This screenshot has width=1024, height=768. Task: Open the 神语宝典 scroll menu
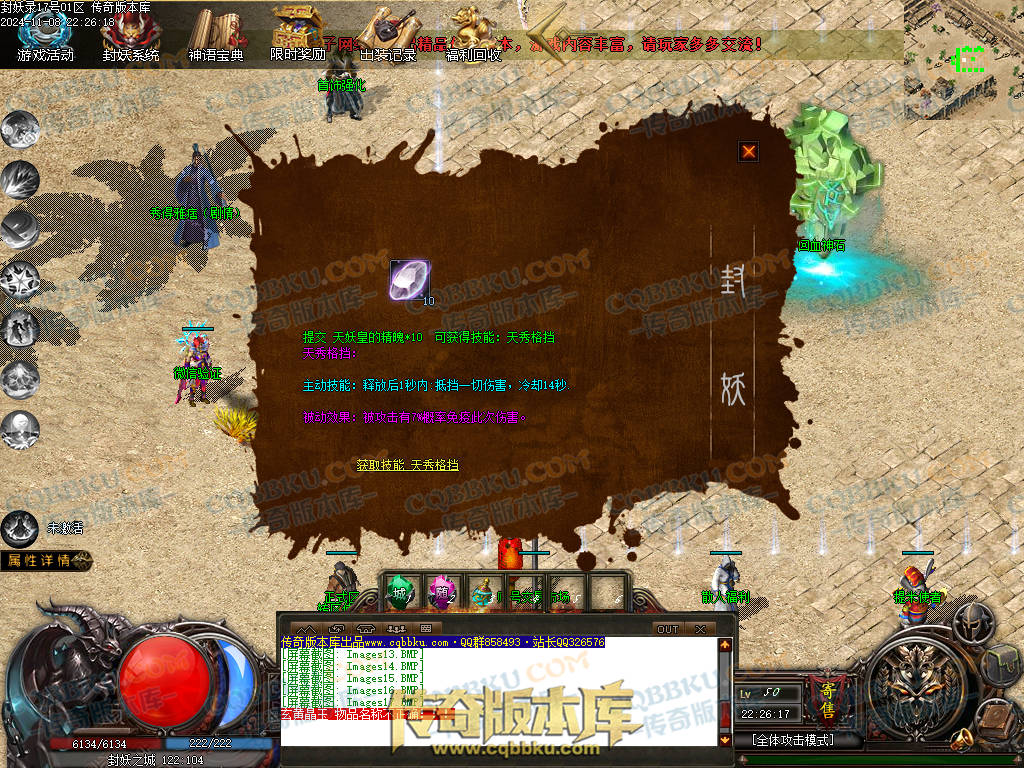pyautogui.click(x=215, y=35)
